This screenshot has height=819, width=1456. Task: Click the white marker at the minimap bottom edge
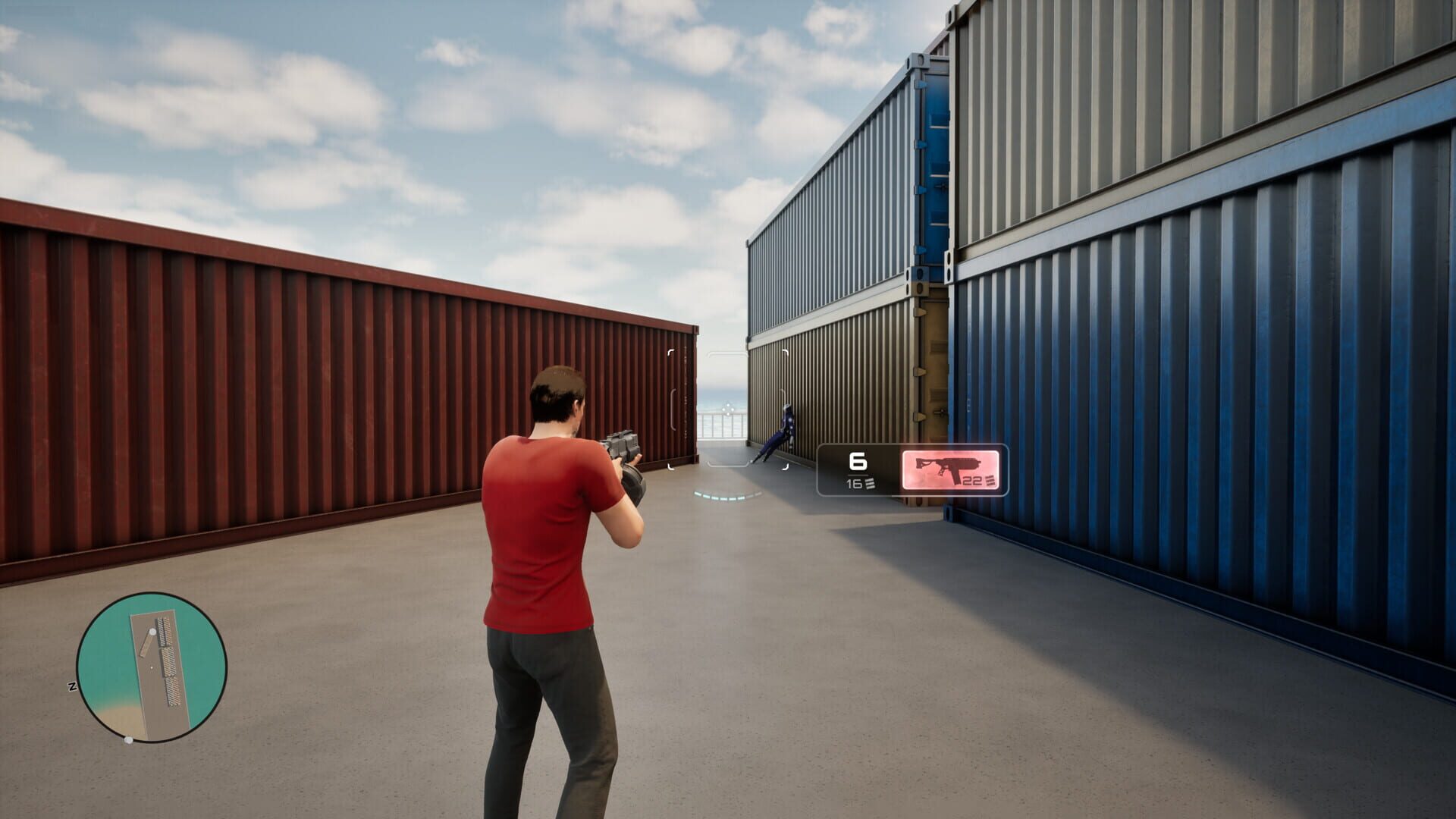[129, 740]
